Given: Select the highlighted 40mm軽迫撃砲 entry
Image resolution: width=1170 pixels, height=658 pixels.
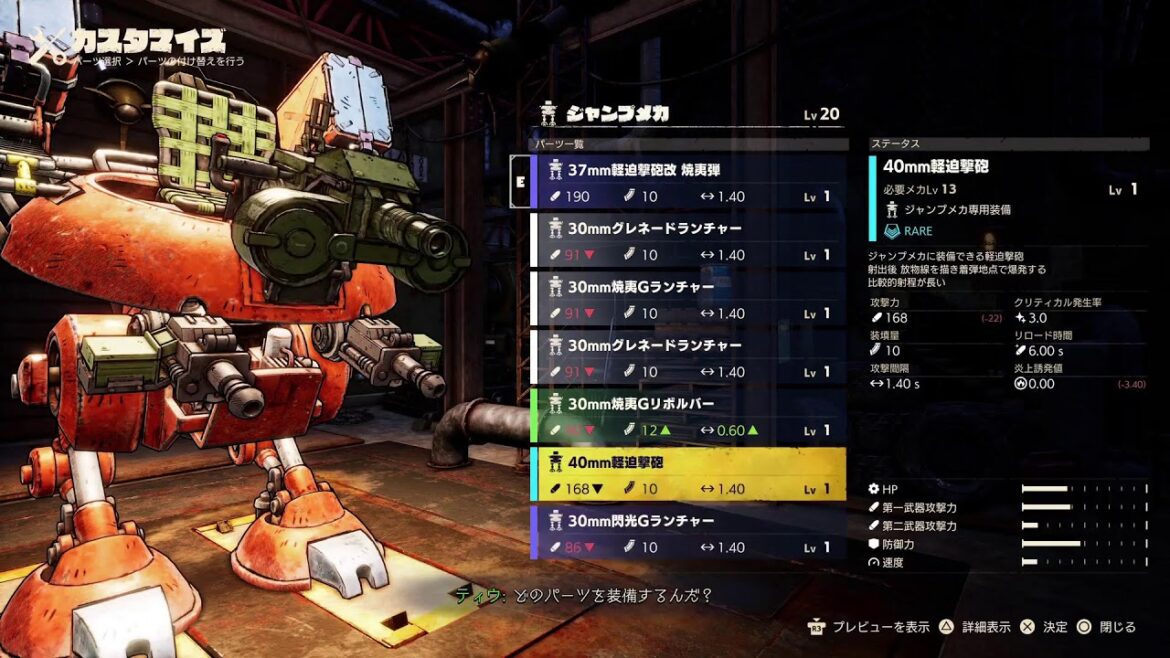Looking at the screenshot, I should click(x=687, y=474).
